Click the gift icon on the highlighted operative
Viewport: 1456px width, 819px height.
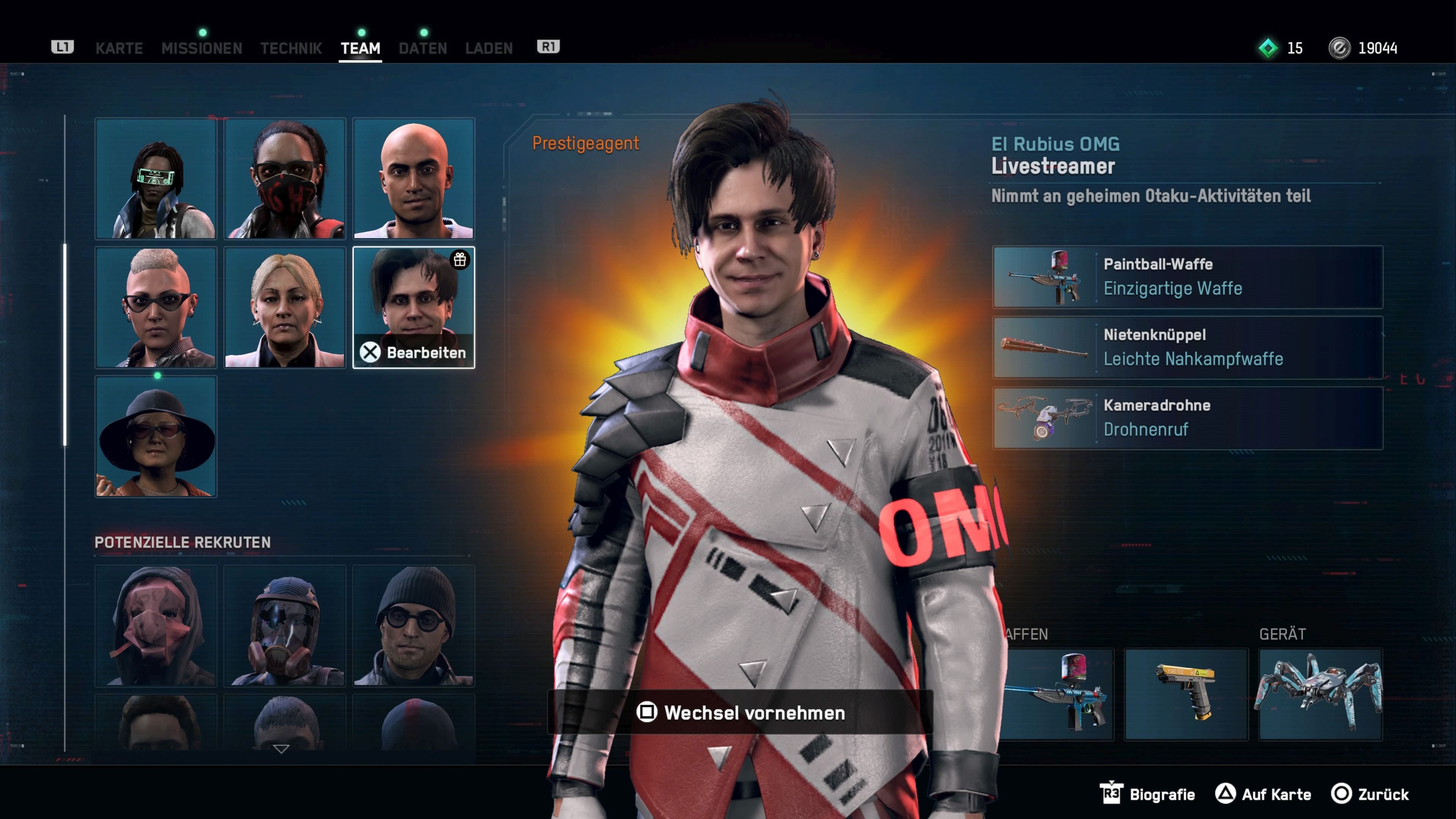point(460,261)
